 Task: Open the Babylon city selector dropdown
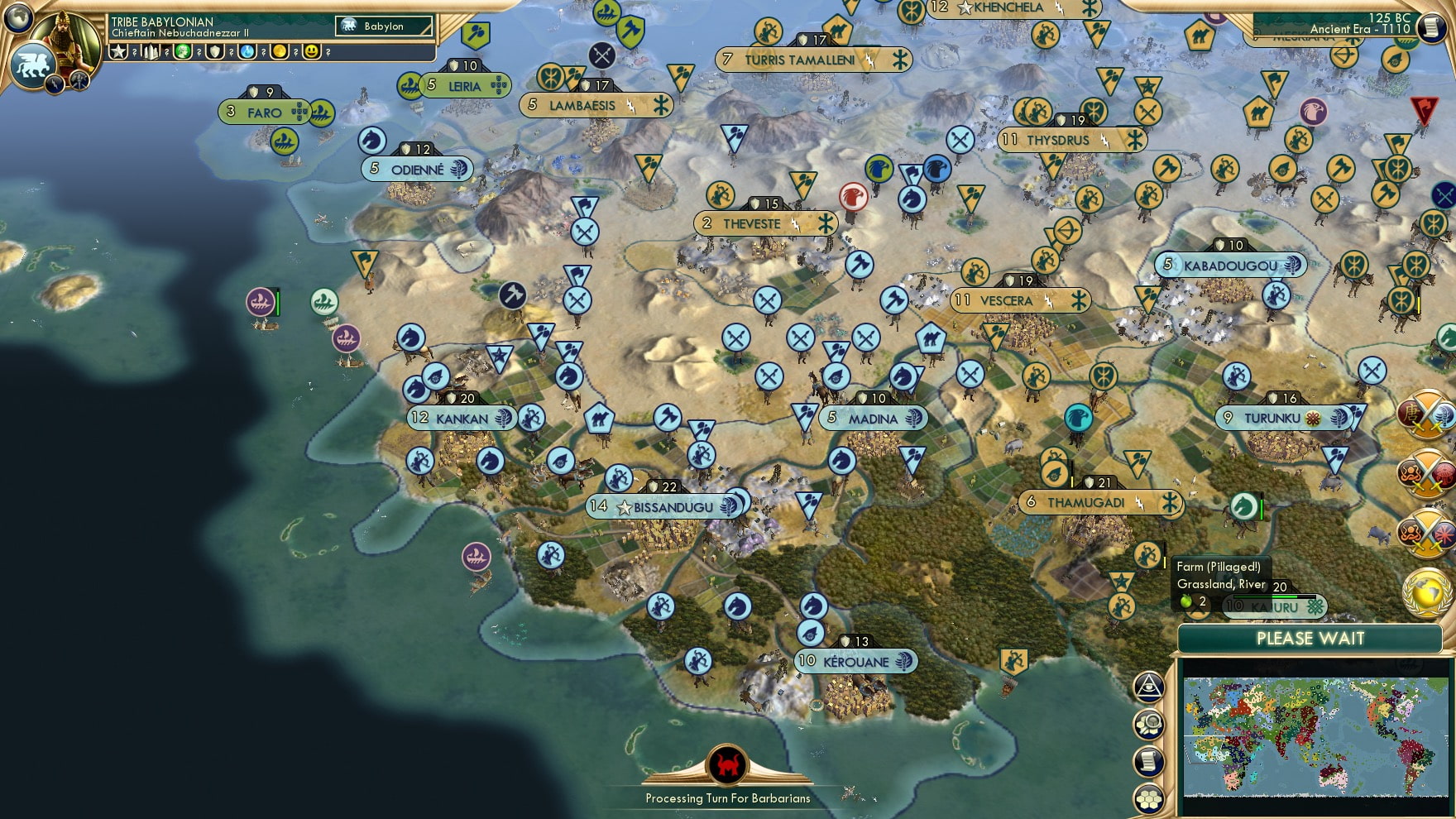[385, 26]
